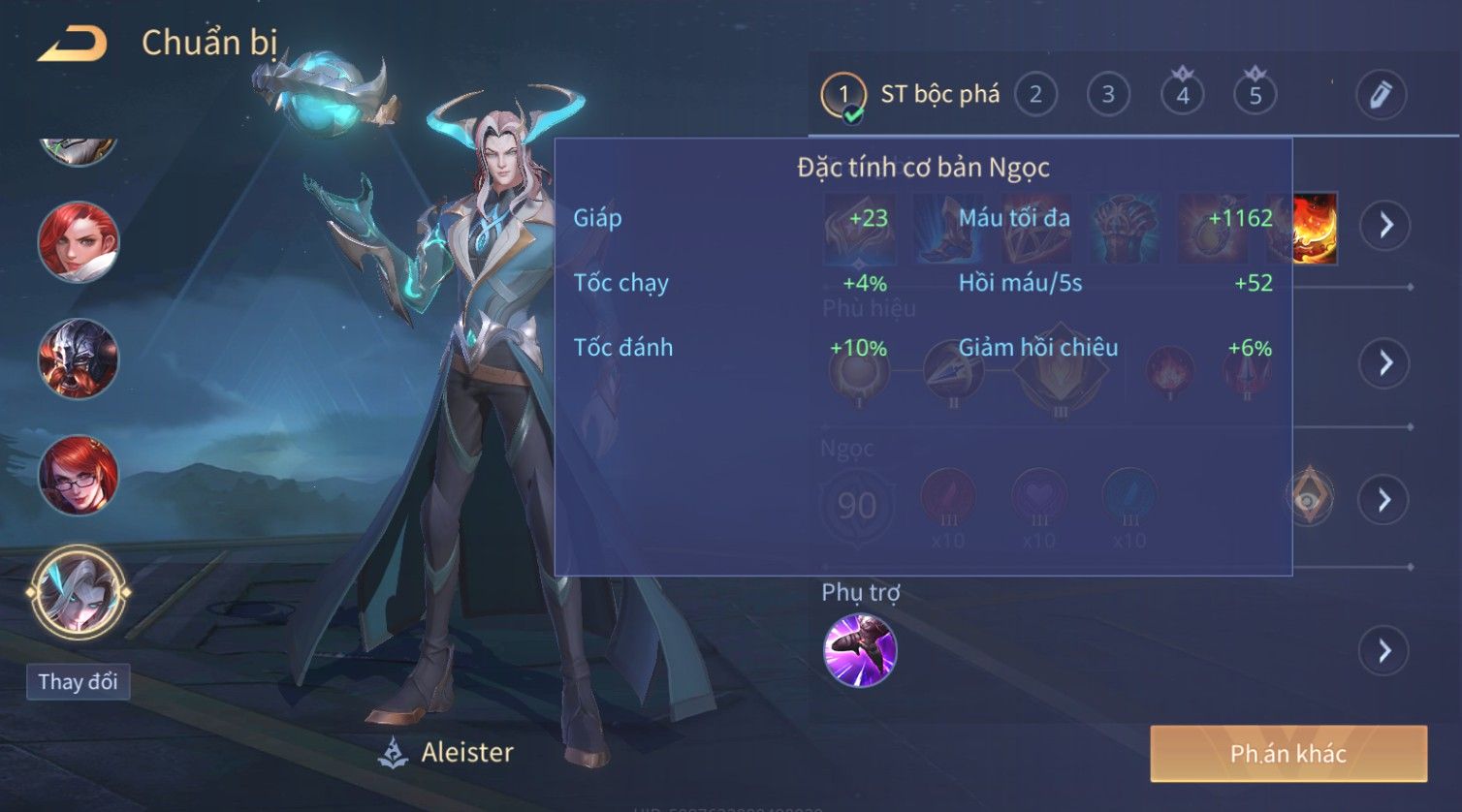
Task: Select the purple Phụ trợ spell icon
Action: tap(859, 650)
